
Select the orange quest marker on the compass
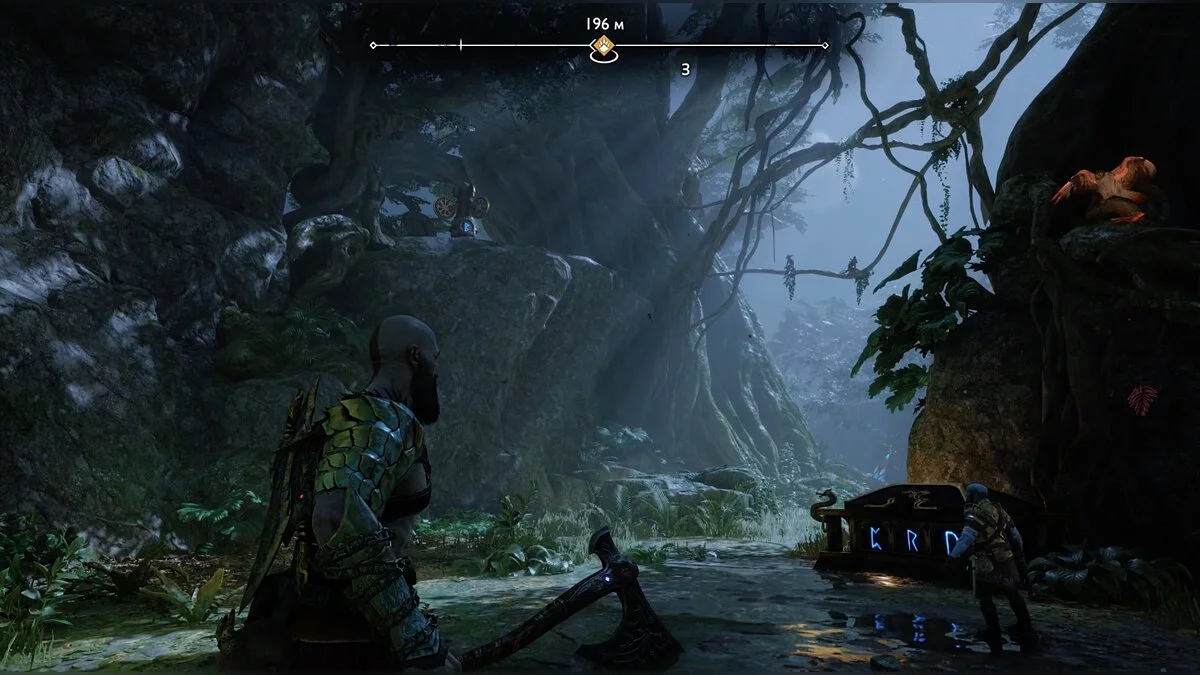coord(603,45)
